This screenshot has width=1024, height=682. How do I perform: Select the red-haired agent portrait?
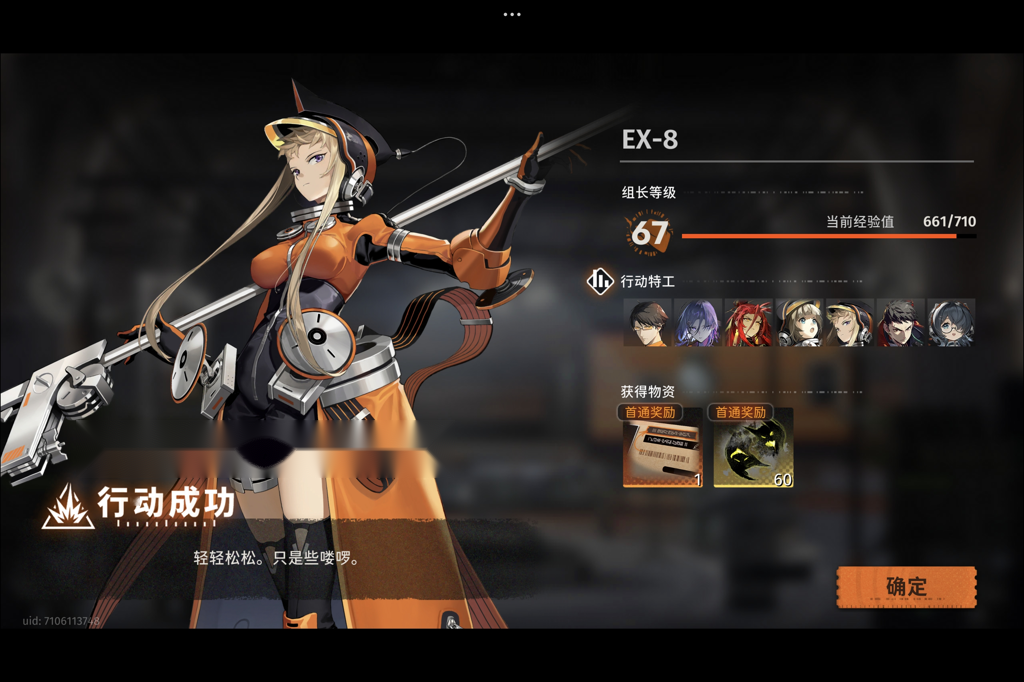[749, 323]
